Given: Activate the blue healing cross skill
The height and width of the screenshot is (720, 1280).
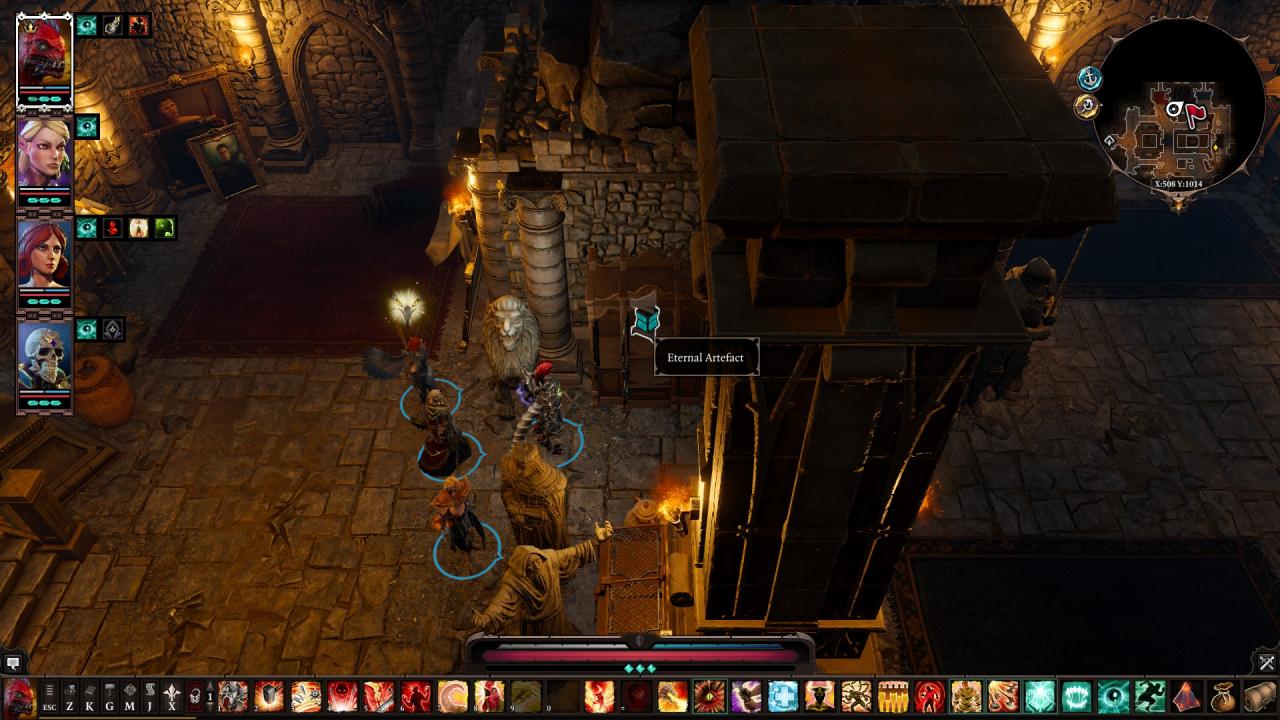Looking at the screenshot, I should (x=782, y=696).
